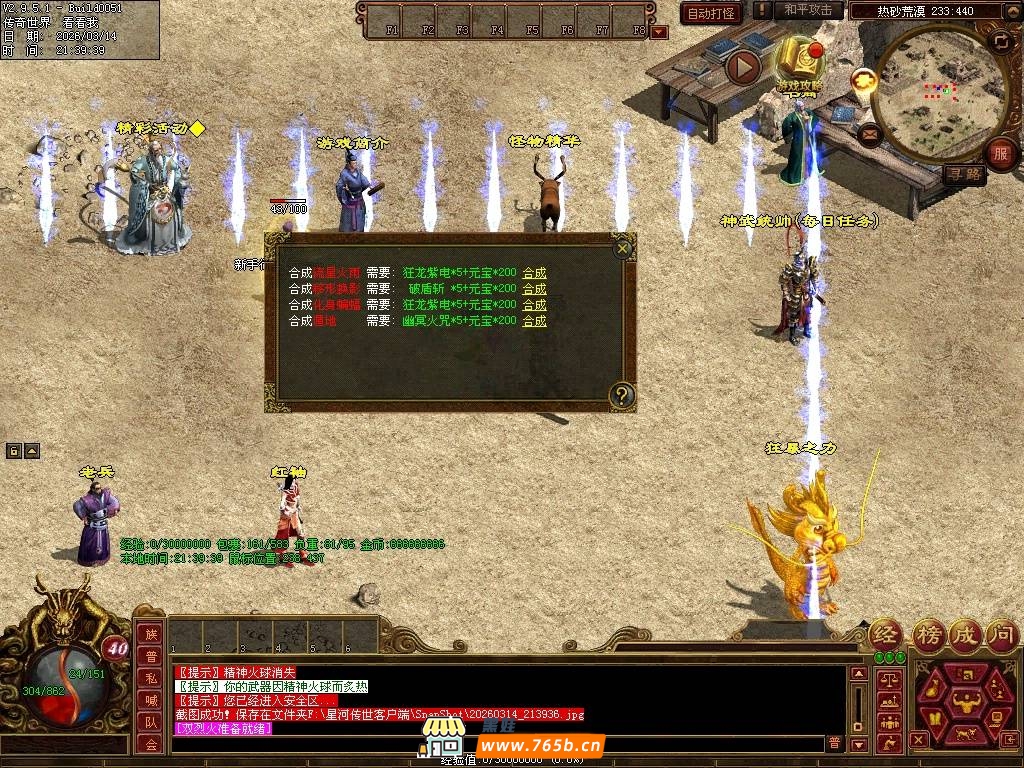Viewport: 1024px width, 768px height.
Task: Open the red 服 button by minimap
Action: tap(1001, 153)
